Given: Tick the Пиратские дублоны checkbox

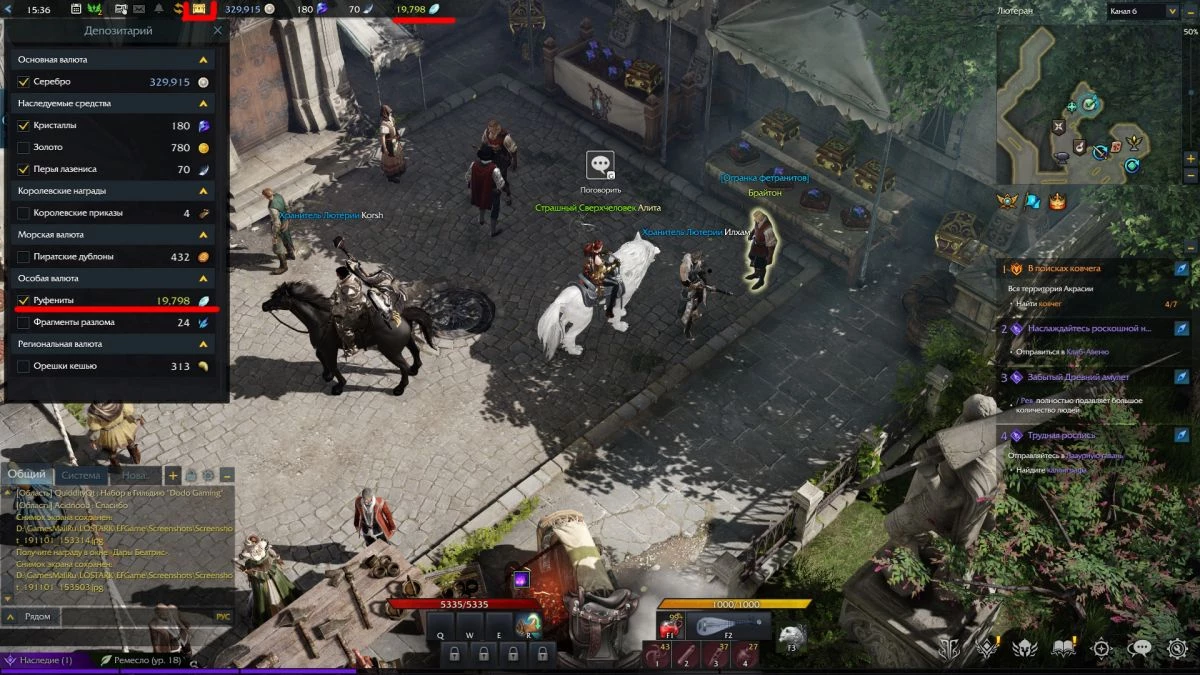Looking at the screenshot, I should coord(24,257).
